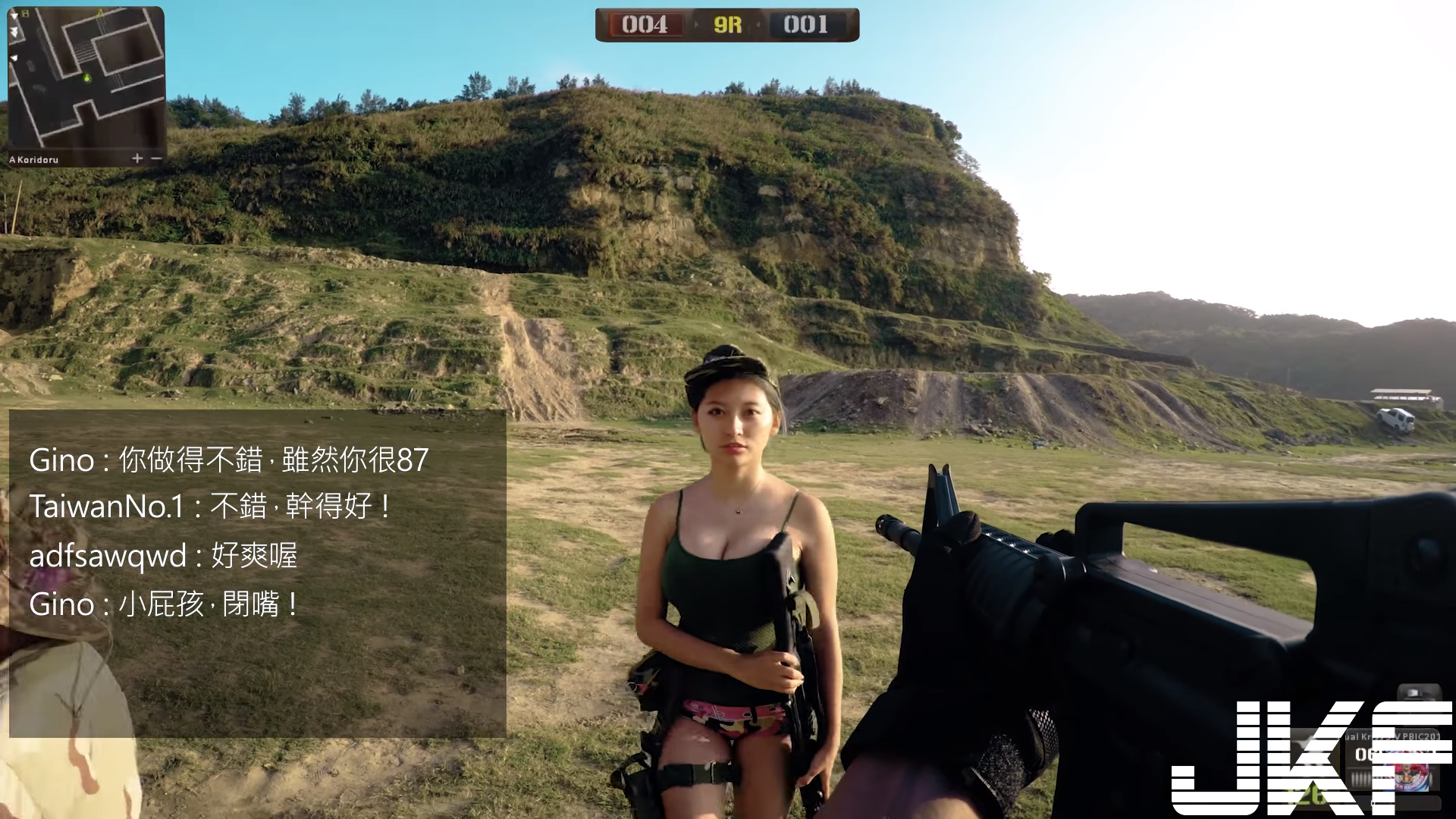The height and width of the screenshot is (819, 1456).
Task: Zoom in the minimap with plus
Action: point(137,158)
